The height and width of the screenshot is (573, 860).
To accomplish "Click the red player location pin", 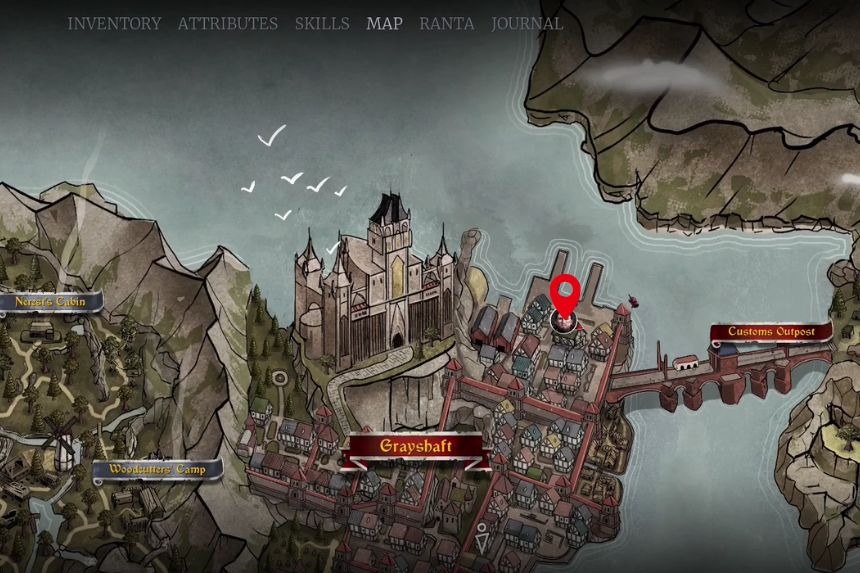I will tap(565, 294).
